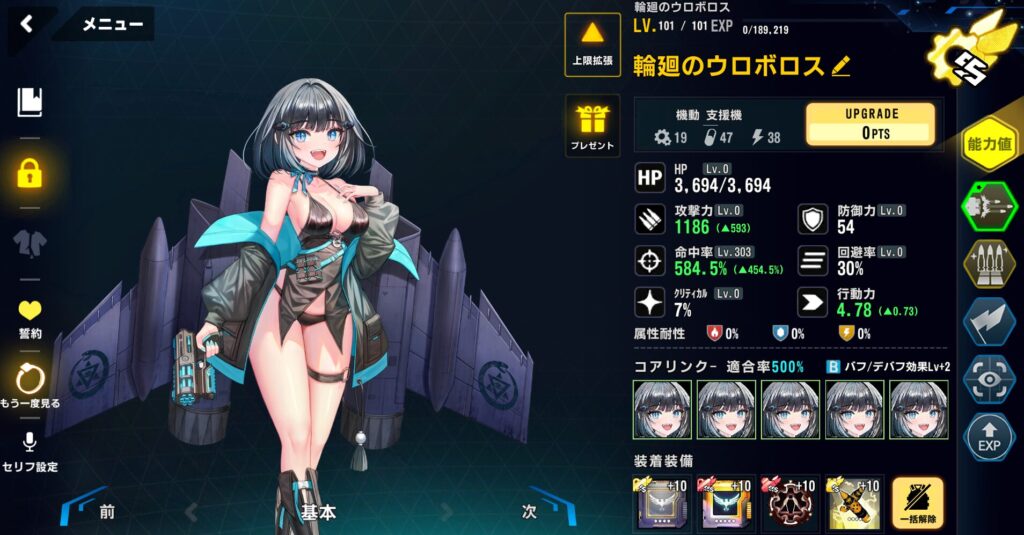1024x535 pixels.
Task: Open 上限拡張 limit expansion
Action: tap(592, 44)
